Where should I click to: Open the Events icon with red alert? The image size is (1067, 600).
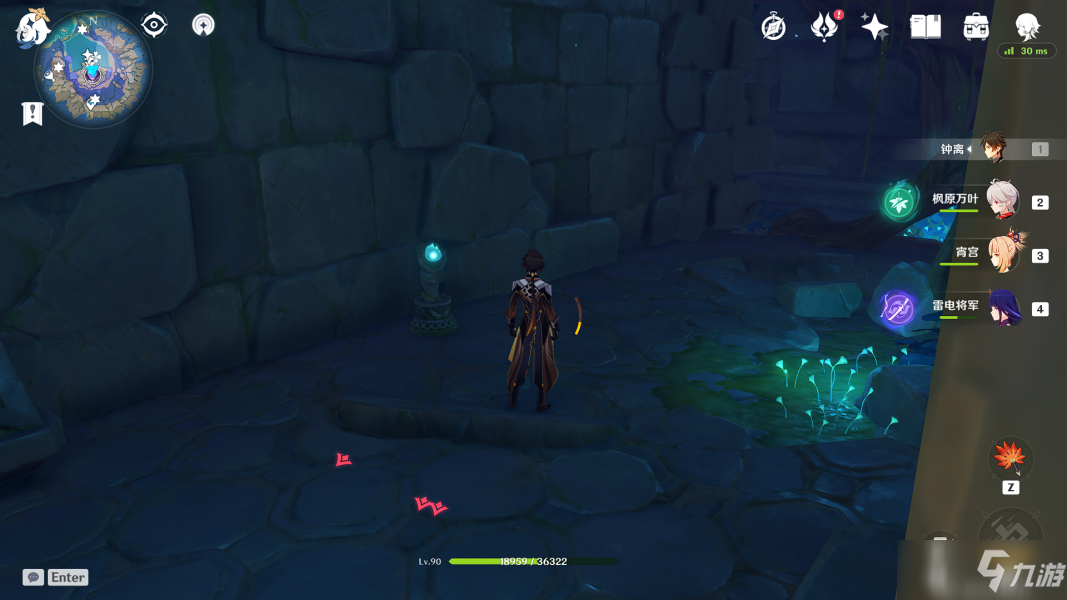point(823,27)
